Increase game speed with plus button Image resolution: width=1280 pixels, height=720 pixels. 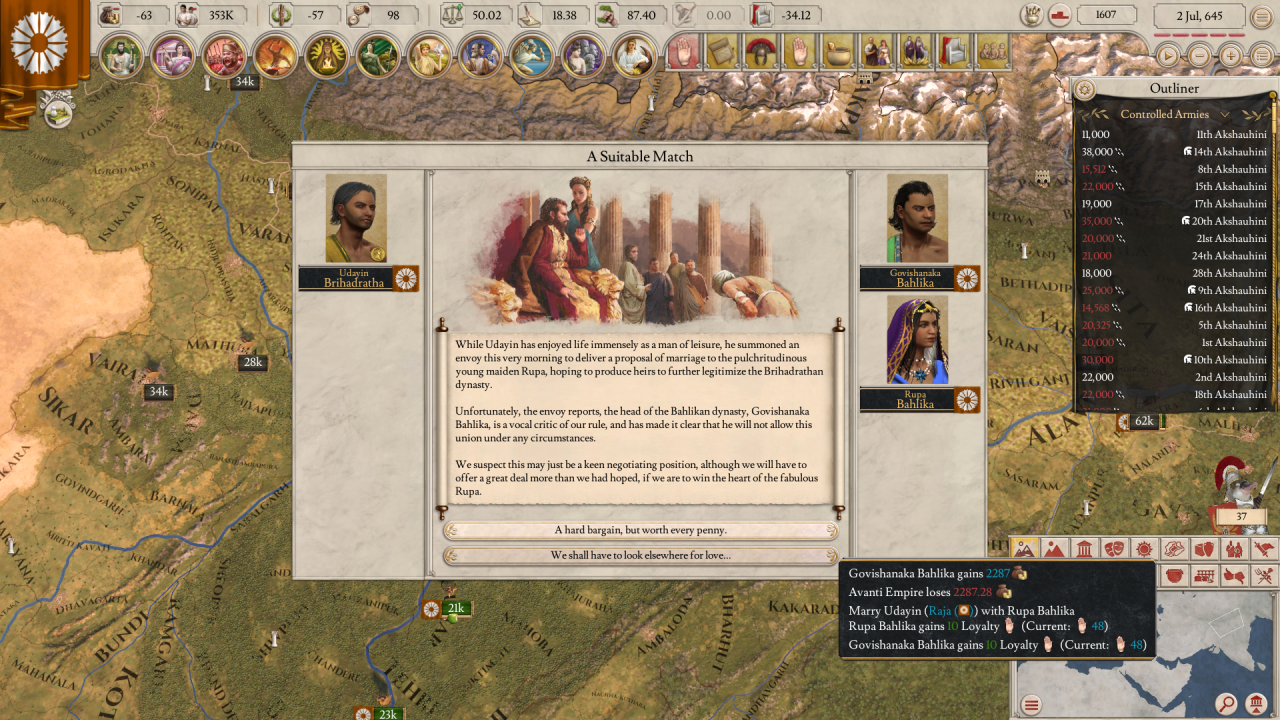click(x=1231, y=56)
